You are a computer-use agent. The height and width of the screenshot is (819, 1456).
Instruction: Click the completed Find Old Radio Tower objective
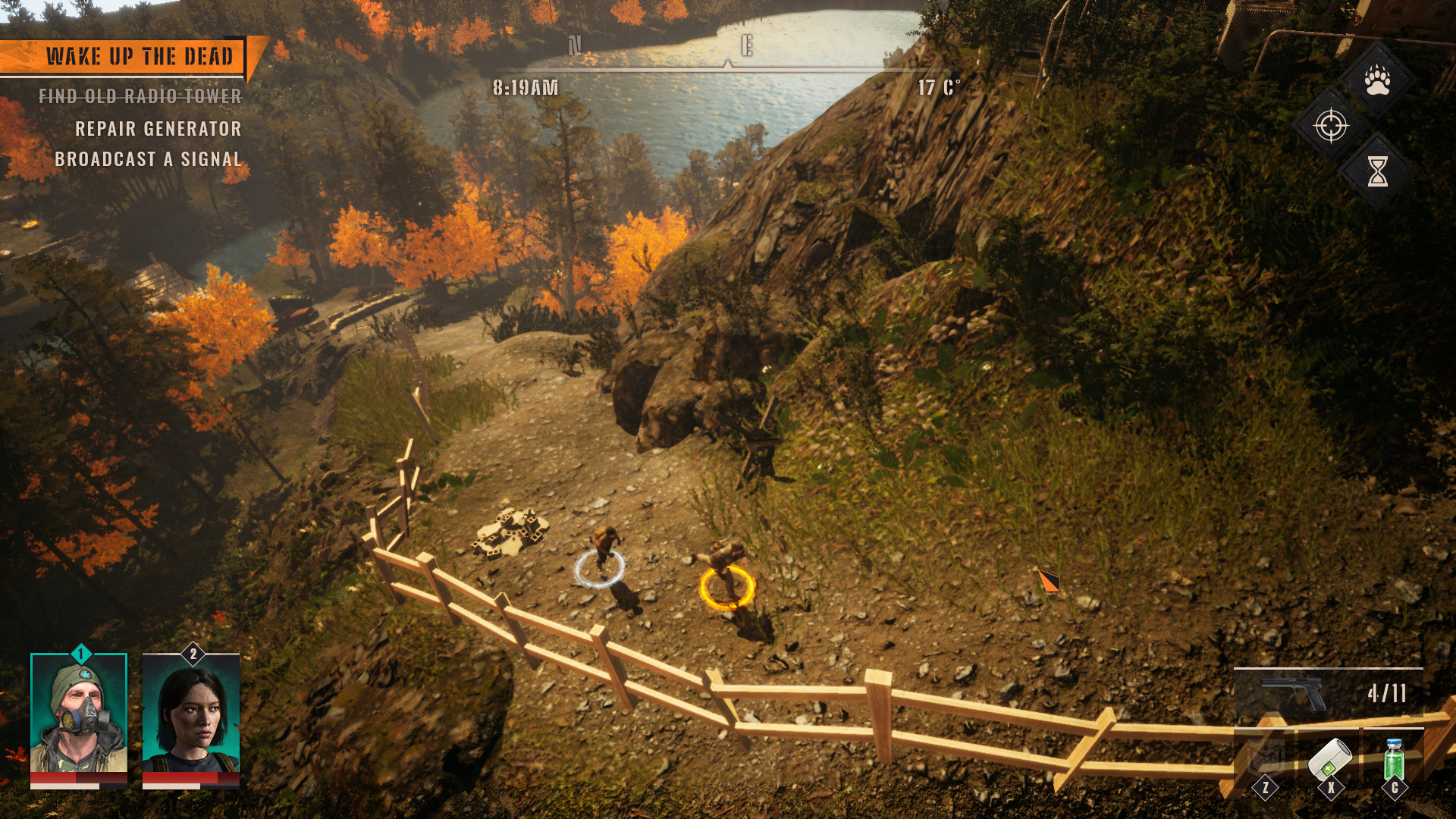point(140,96)
